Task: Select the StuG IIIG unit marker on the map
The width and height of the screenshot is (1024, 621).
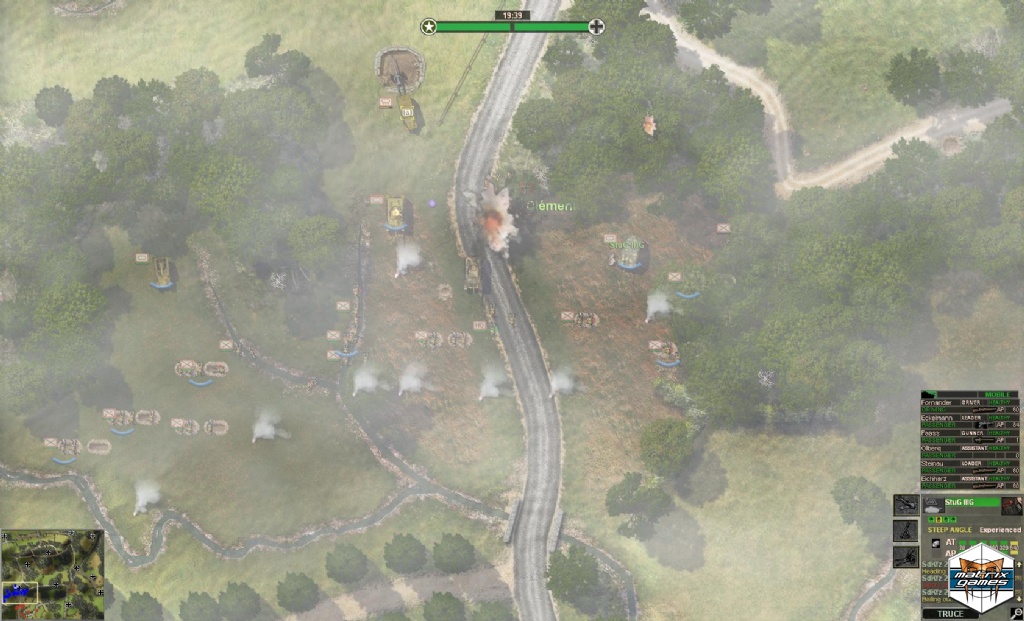Action: point(628,256)
